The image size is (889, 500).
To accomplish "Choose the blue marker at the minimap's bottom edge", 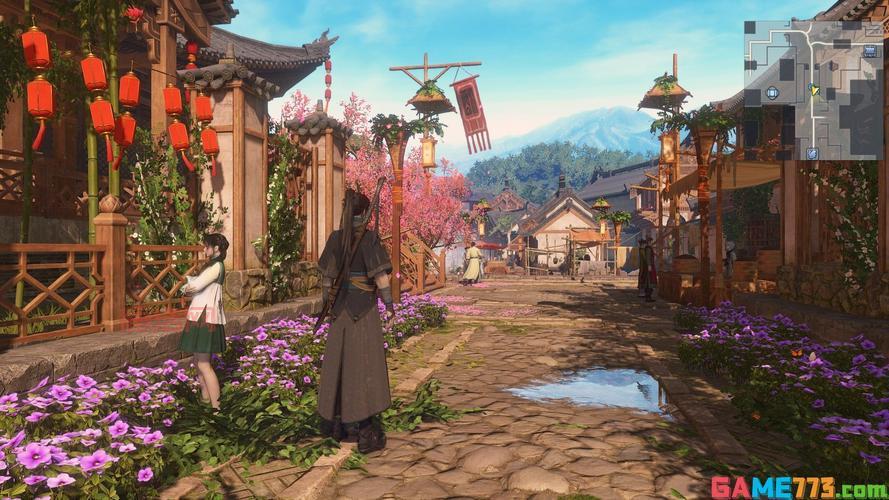I will pyautogui.click(x=812, y=153).
